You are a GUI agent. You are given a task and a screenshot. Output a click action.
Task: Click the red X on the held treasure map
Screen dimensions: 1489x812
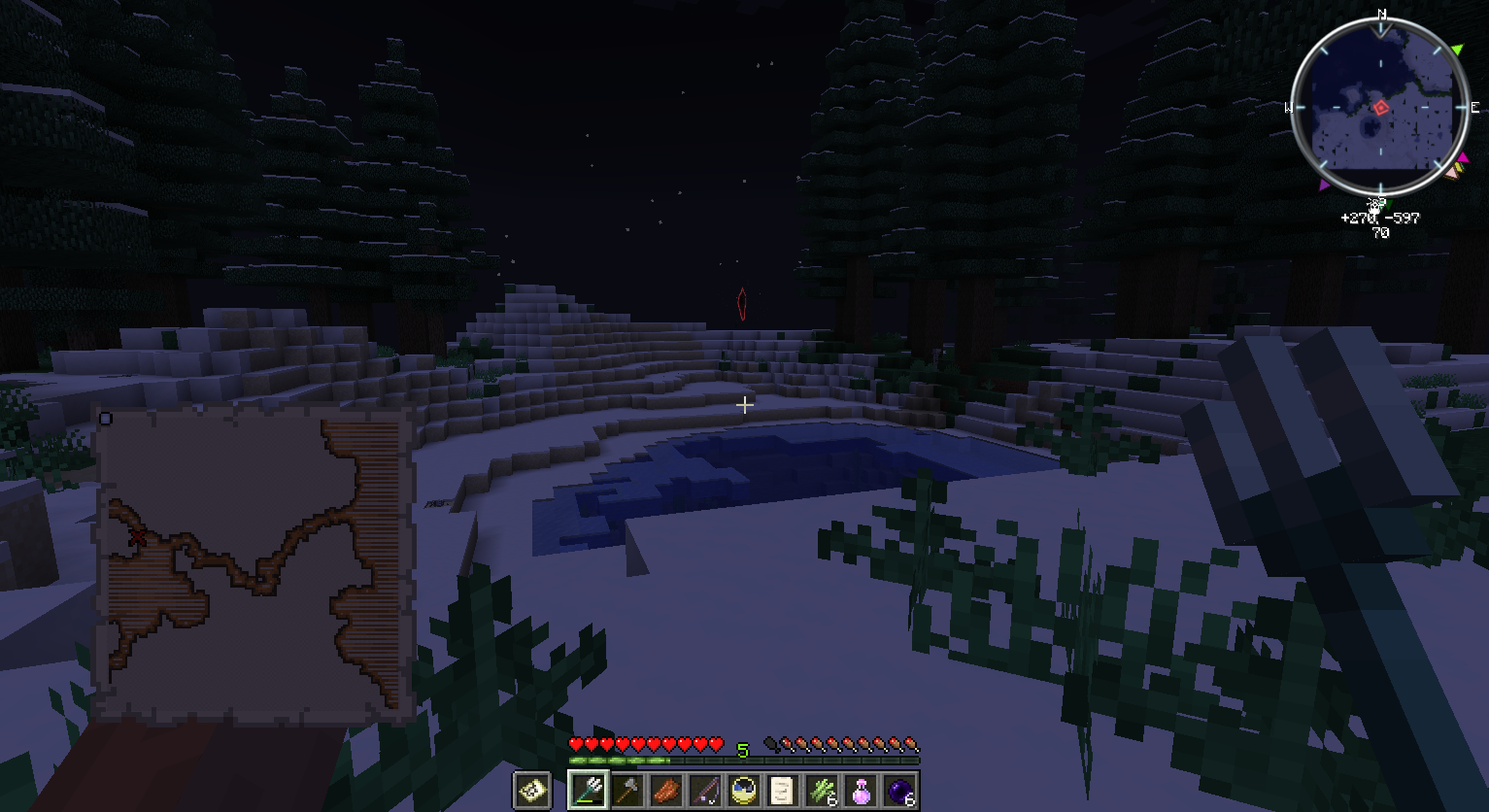139,535
